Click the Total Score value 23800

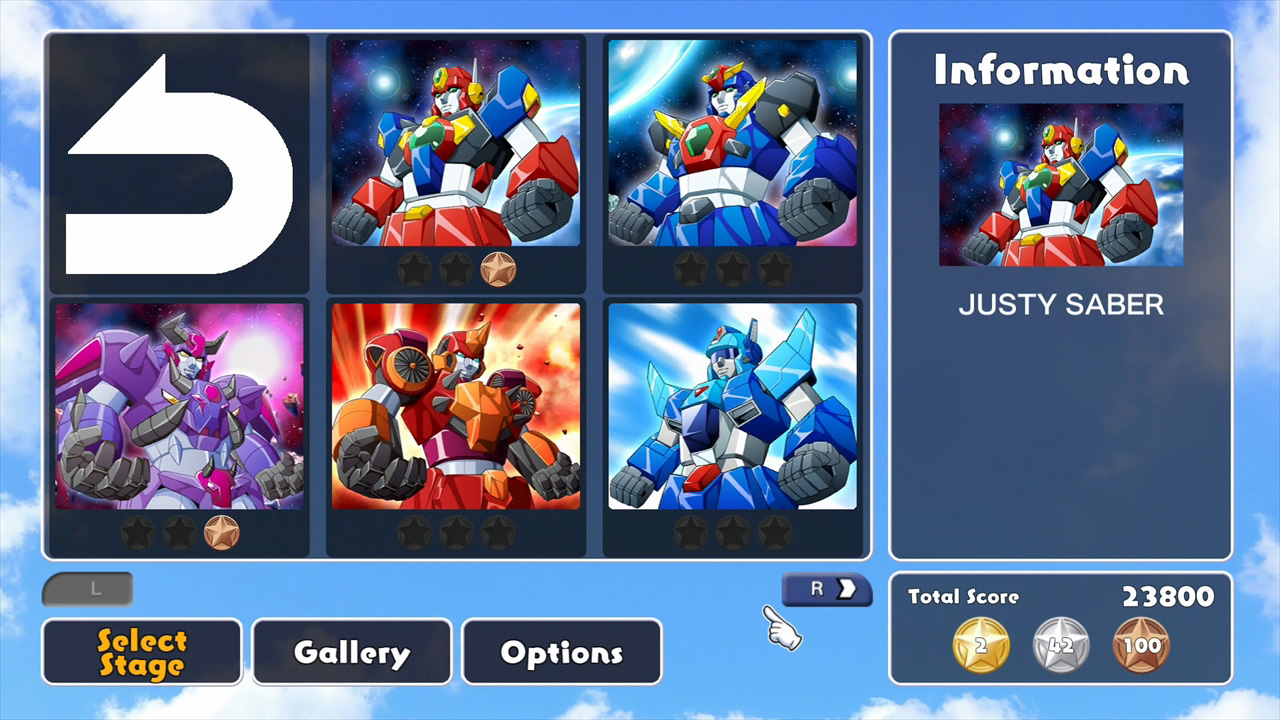(1168, 596)
